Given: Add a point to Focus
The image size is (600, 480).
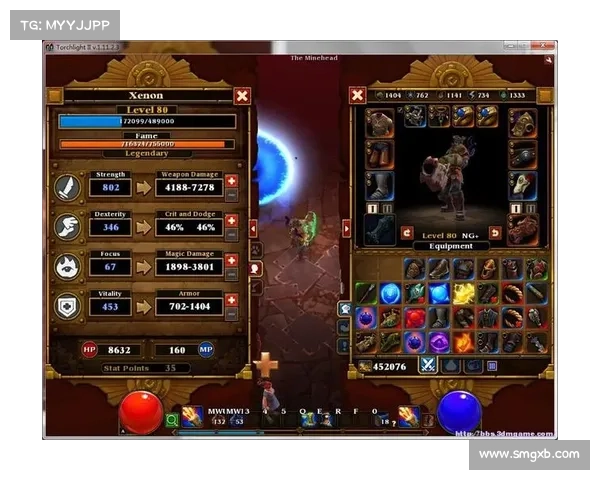Looking at the screenshot, I should click(x=232, y=260).
